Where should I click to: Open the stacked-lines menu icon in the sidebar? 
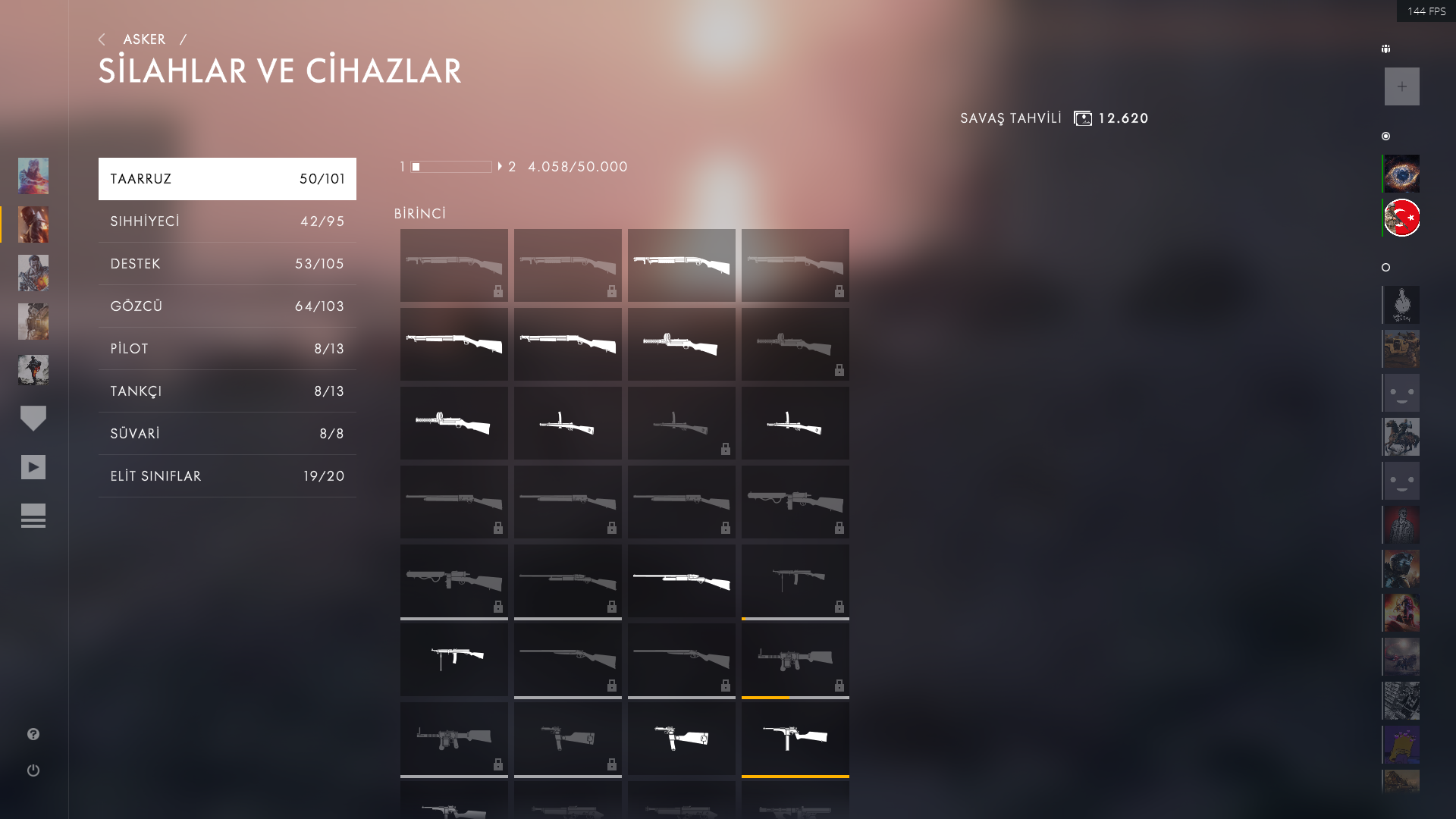tap(33, 516)
